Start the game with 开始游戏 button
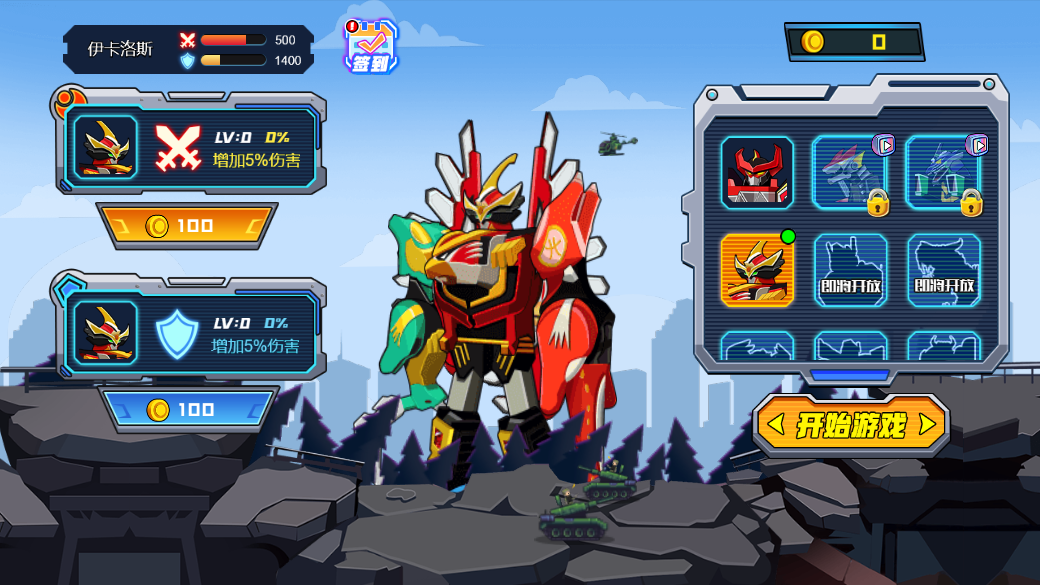The image size is (1040, 585). [851, 426]
